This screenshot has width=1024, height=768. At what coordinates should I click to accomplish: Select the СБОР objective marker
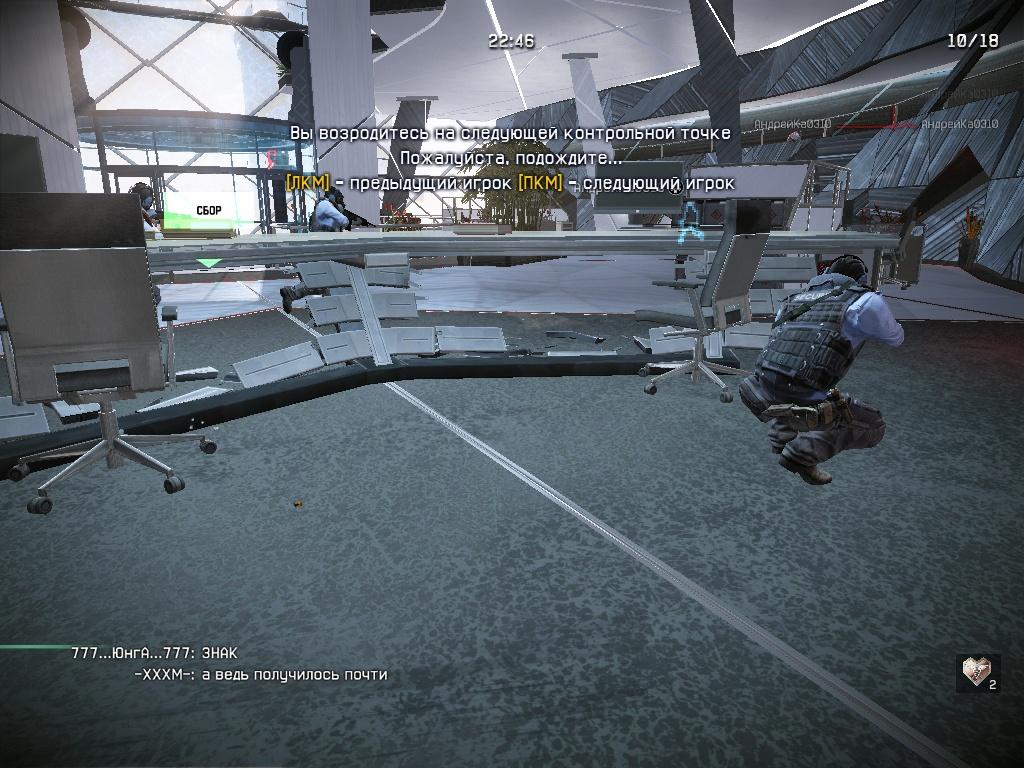click(x=209, y=212)
